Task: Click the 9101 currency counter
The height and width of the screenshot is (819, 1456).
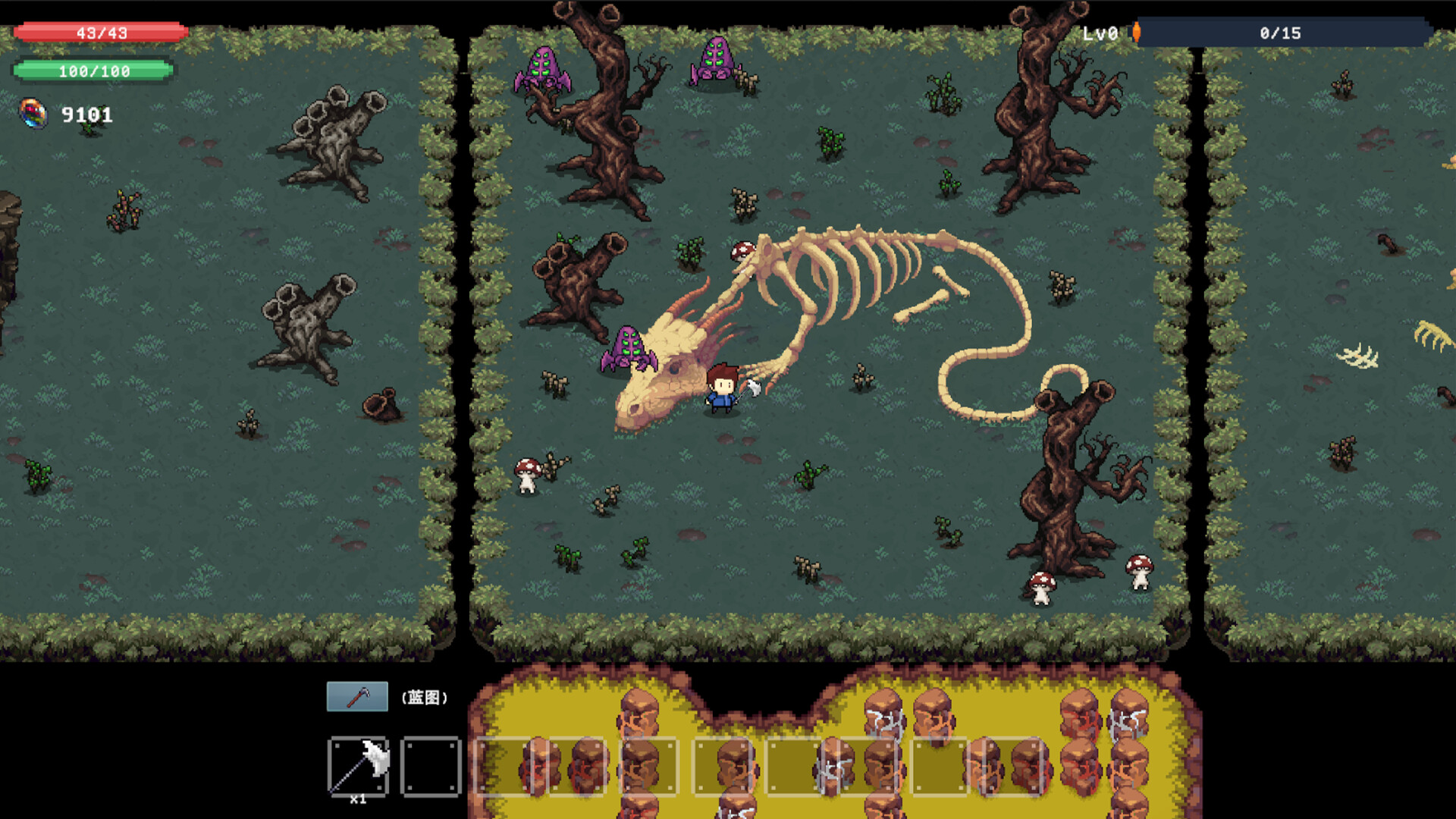Action: pos(86,115)
